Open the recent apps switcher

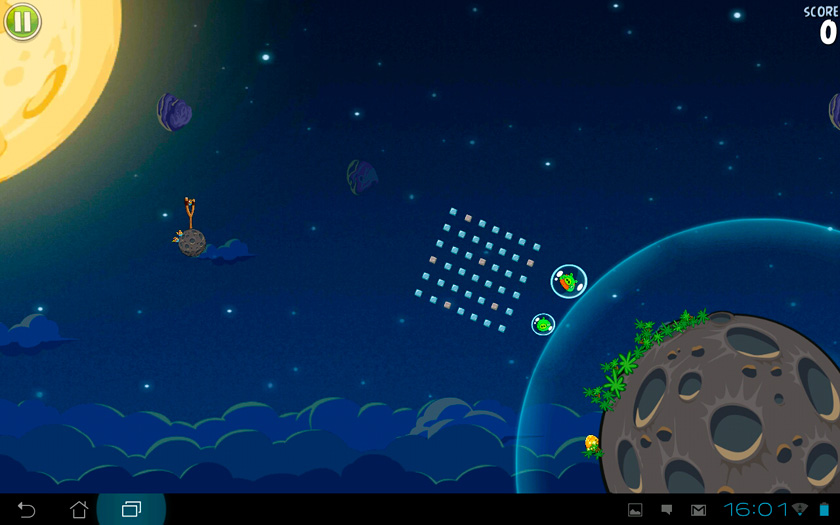coord(131,510)
